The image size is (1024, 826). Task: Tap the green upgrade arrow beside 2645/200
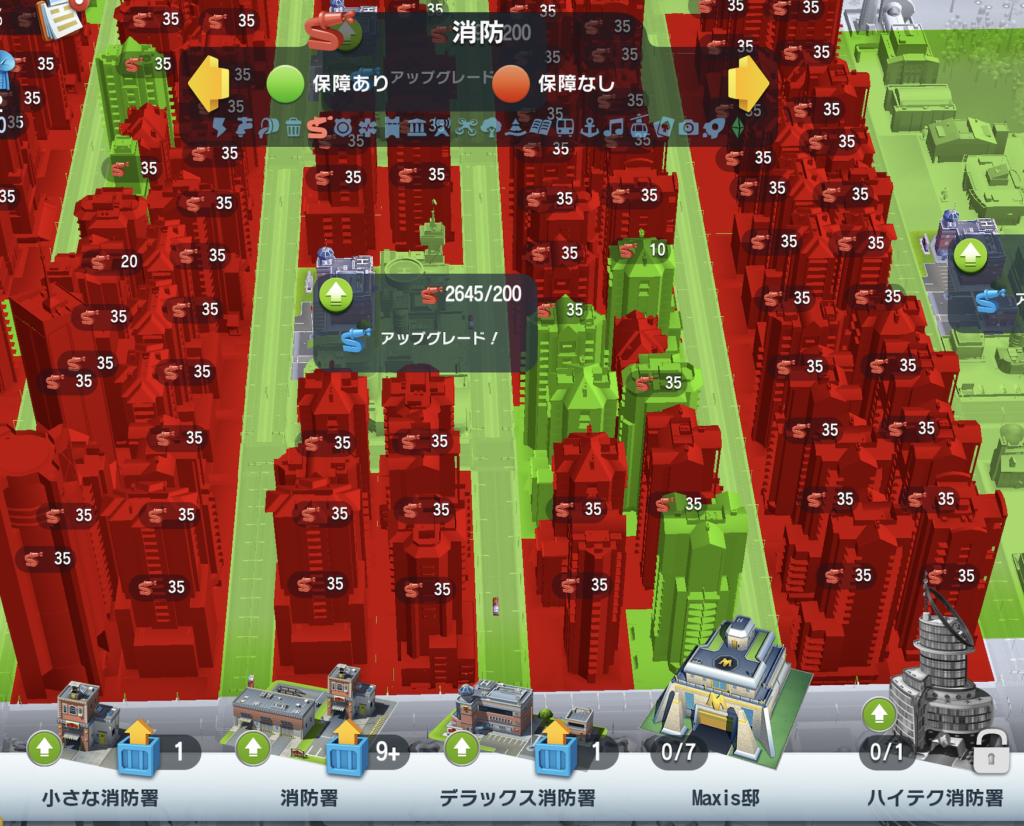[335, 295]
